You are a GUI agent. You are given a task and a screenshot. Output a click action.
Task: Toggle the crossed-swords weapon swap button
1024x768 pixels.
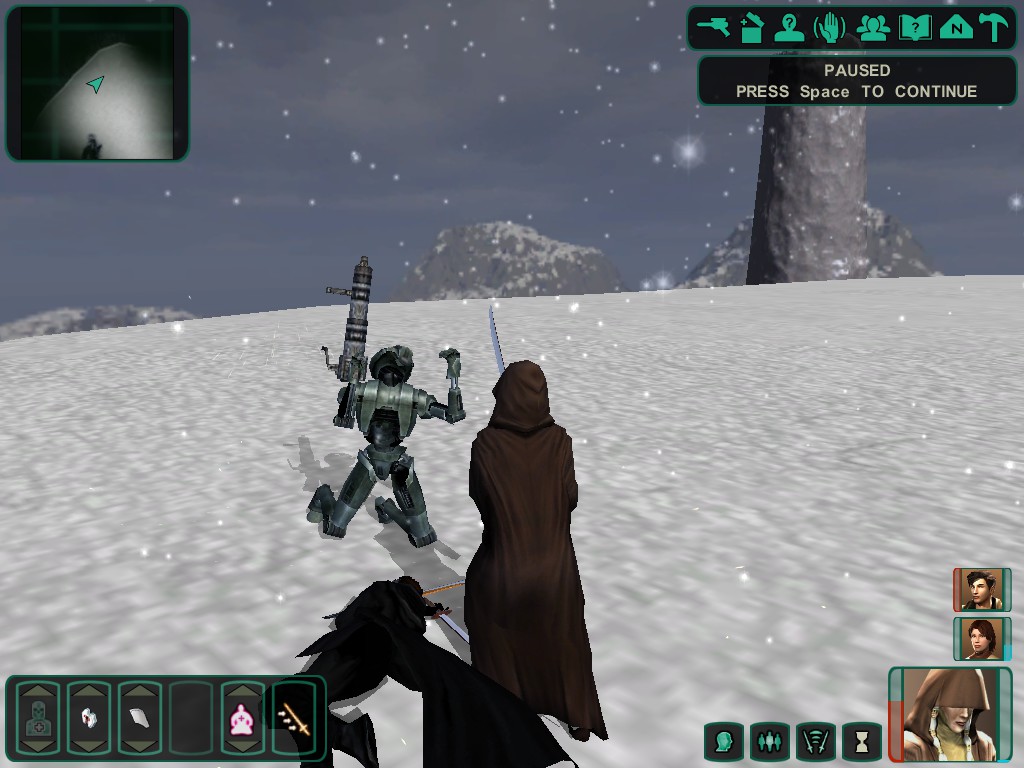(815, 742)
